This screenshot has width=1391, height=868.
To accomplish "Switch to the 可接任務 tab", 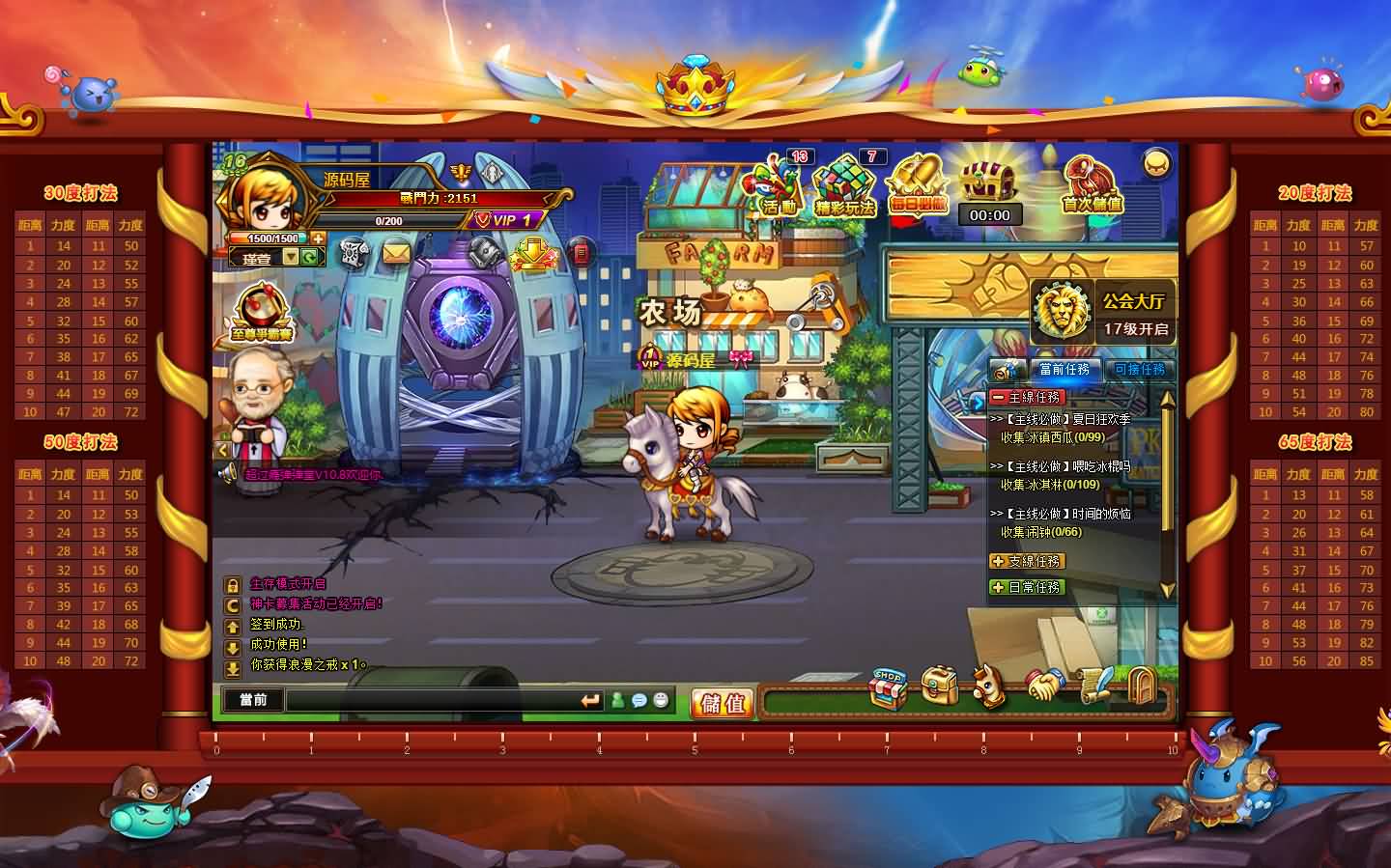I will [x=1140, y=369].
